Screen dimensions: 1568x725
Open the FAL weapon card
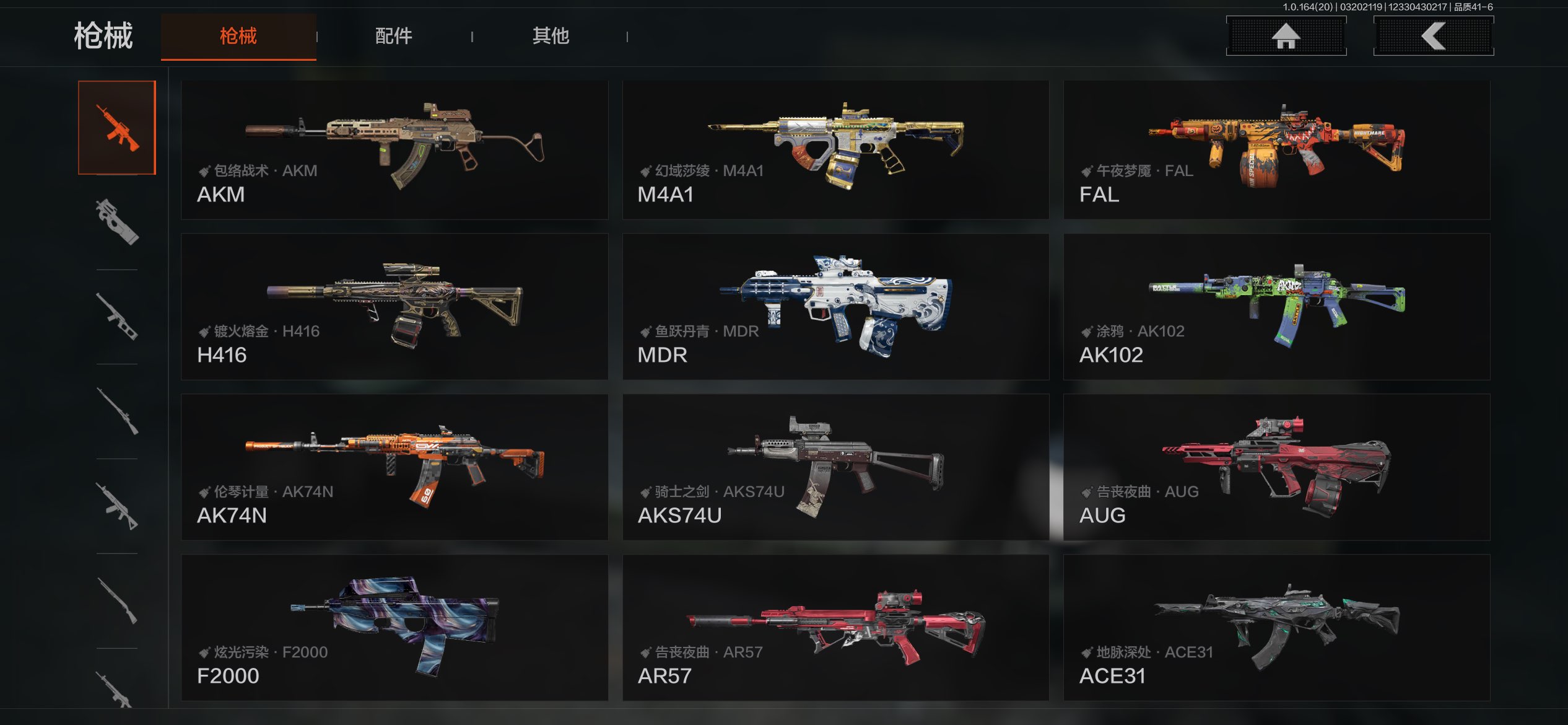1276,149
